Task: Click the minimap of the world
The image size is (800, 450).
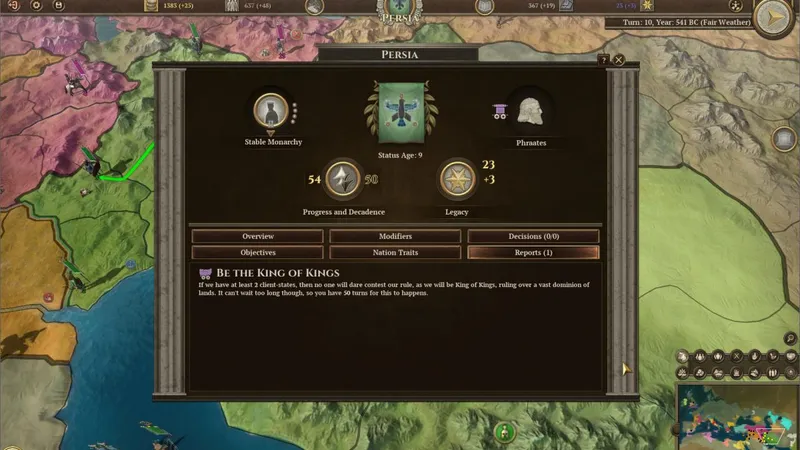Action: click(x=738, y=416)
